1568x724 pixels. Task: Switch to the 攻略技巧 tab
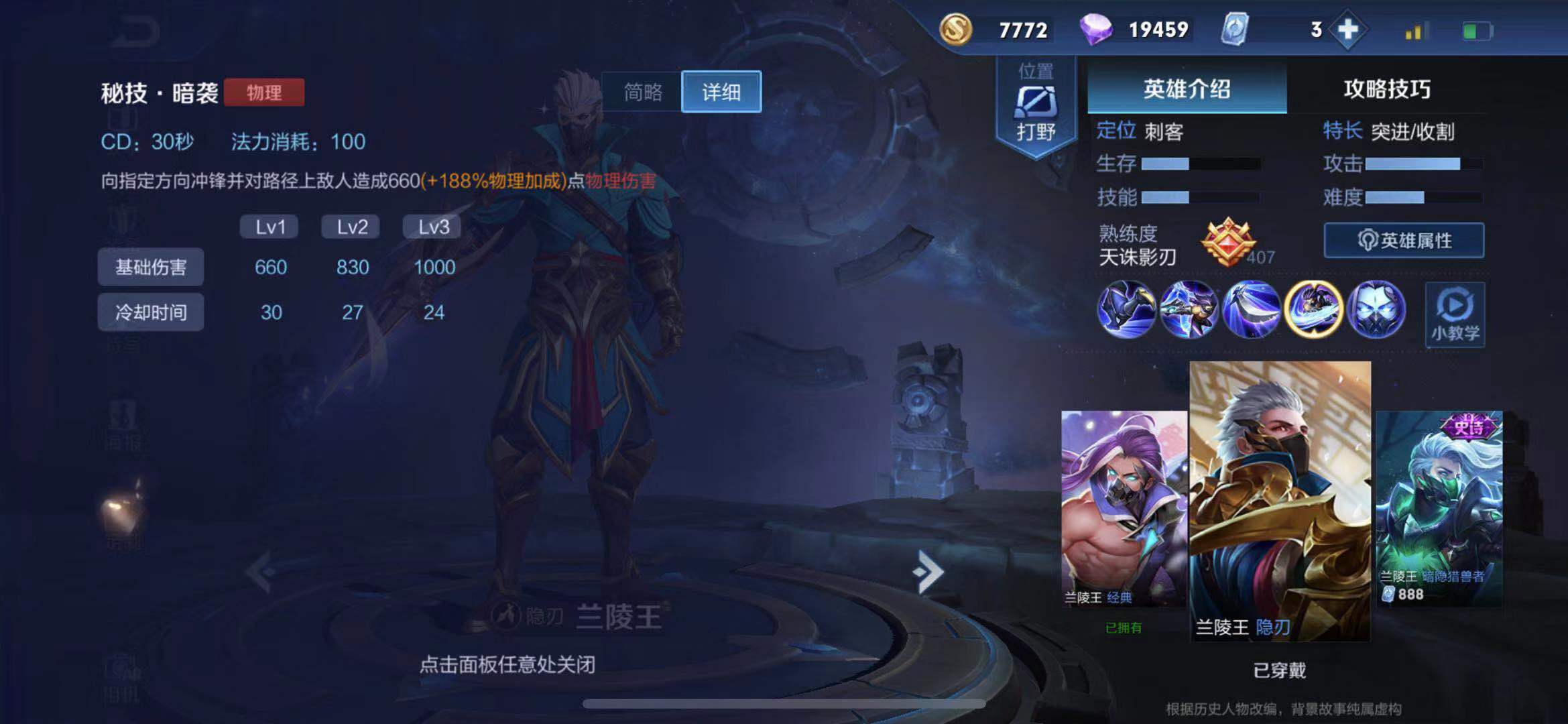click(x=1388, y=88)
